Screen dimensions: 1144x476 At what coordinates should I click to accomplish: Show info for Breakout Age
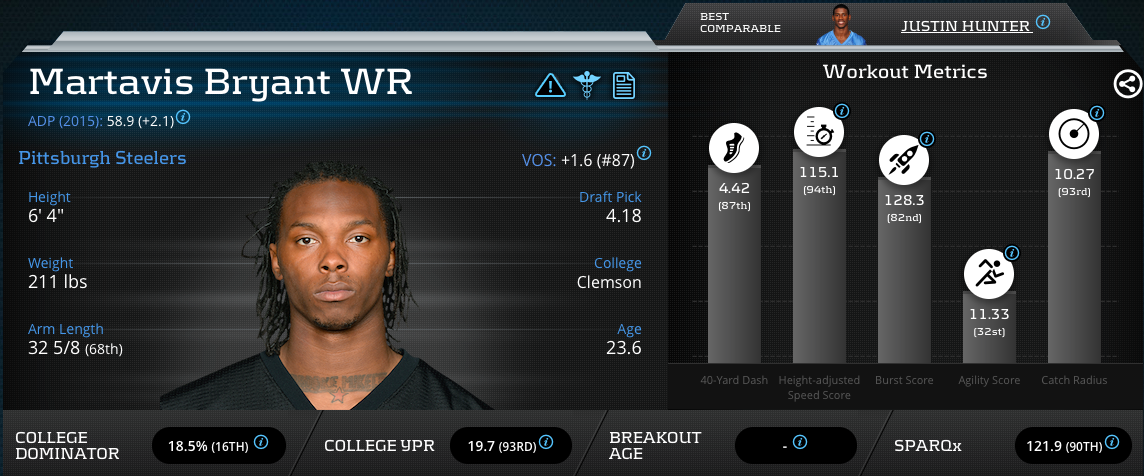(800, 441)
